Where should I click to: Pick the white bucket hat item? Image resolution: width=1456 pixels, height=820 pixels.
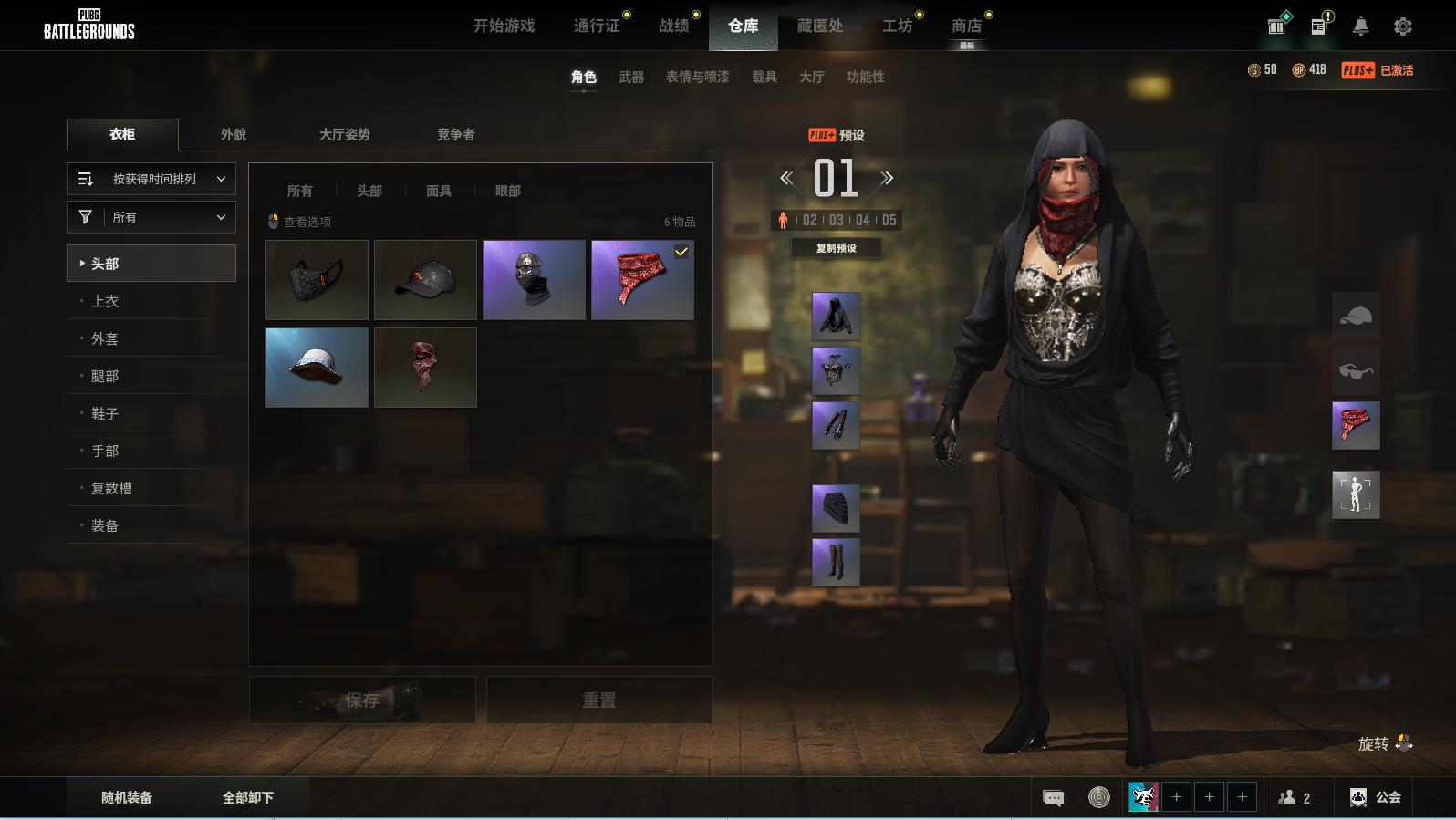[x=317, y=367]
